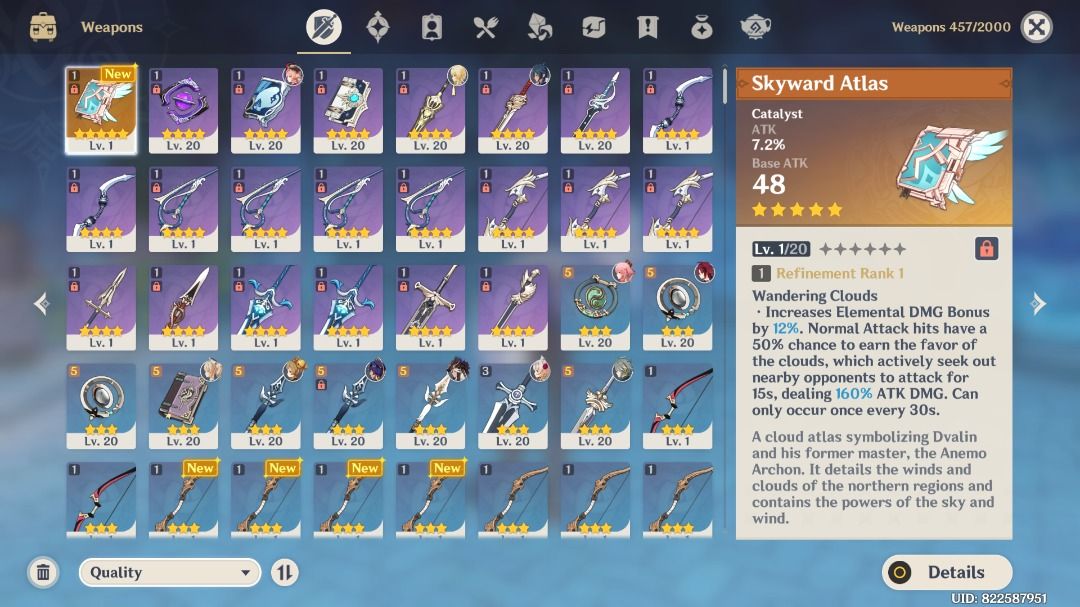Switch to the Quest items tab
Screen dimensions: 1080x607
pos(648,27)
